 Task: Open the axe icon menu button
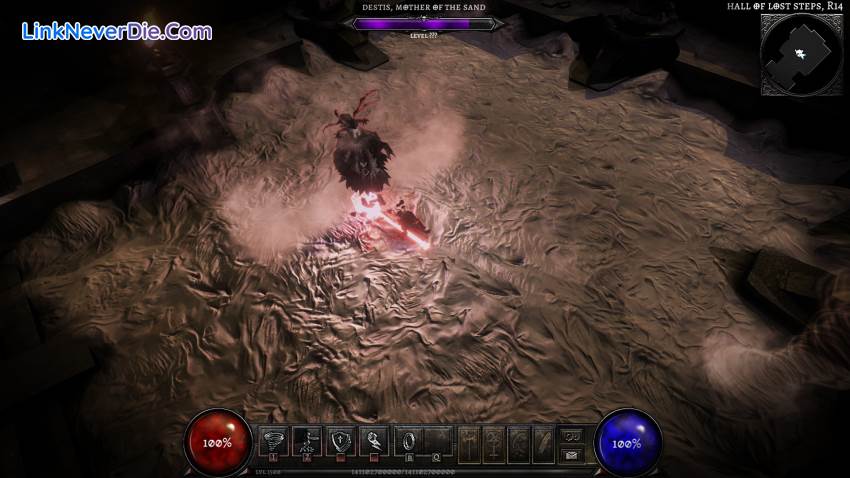coord(472,443)
